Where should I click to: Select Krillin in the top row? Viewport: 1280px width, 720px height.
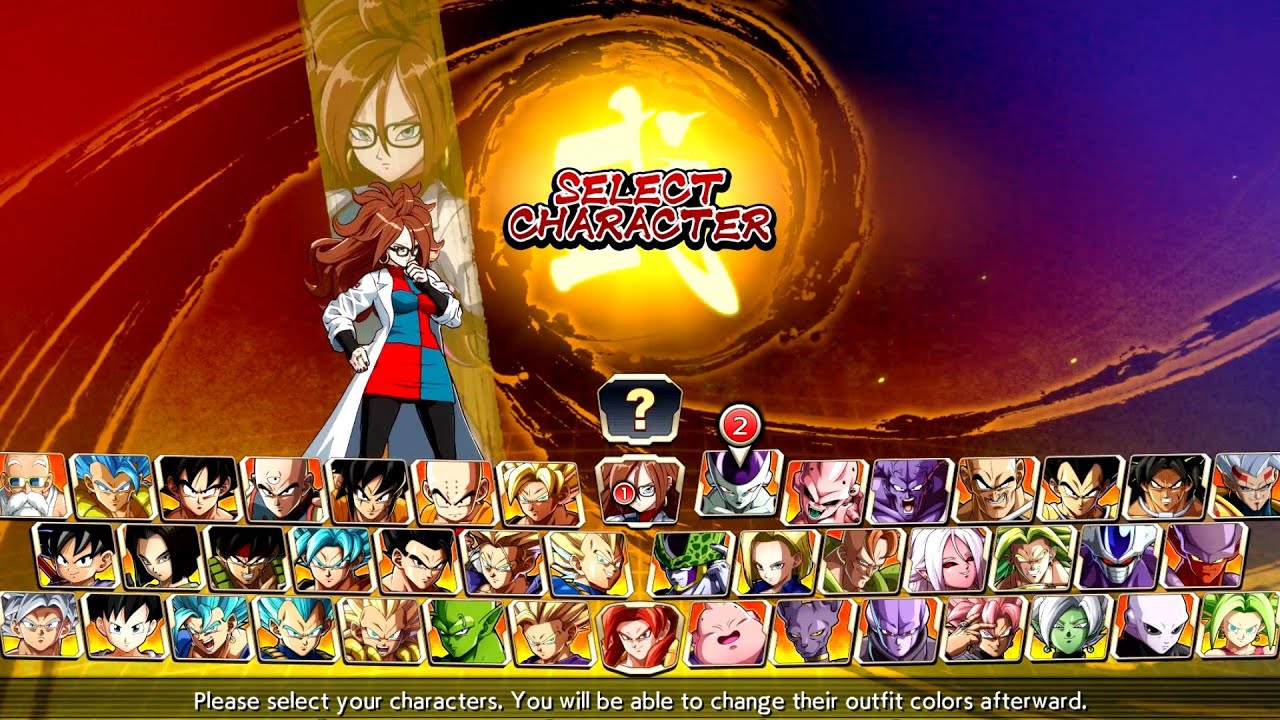click(x=450, y=490)
